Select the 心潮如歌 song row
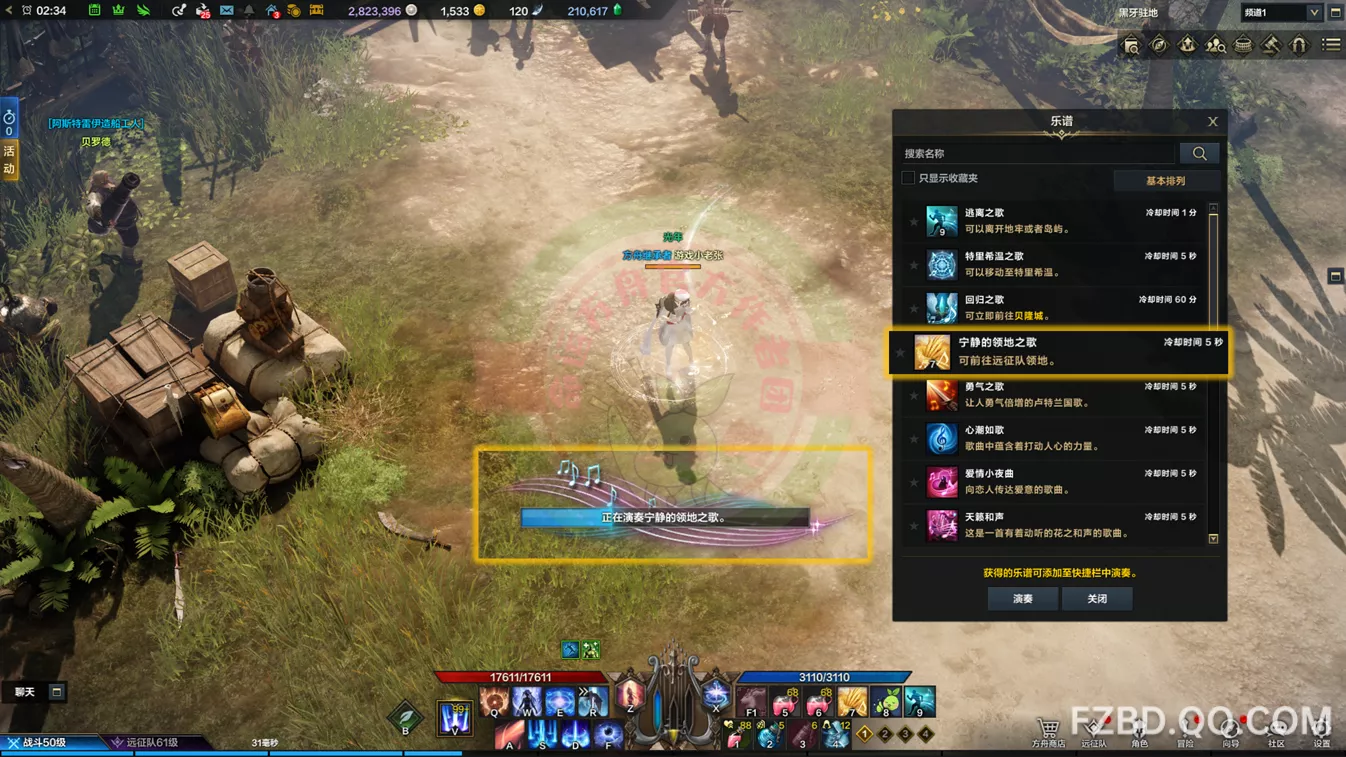 pyautogui.click(x=1058, y=438)
